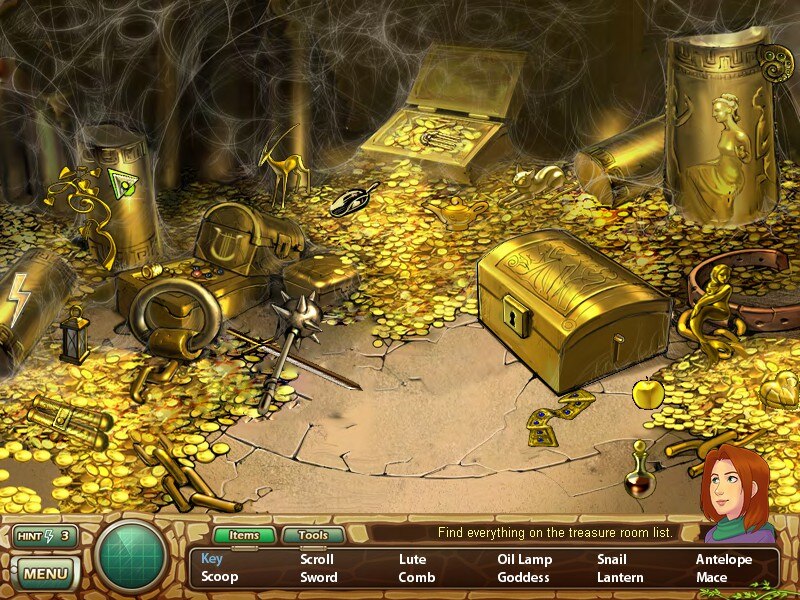Viewport: 800px width, 600px height.
Task: Select Scroll in the item list
Action: [x=317, y=559]
